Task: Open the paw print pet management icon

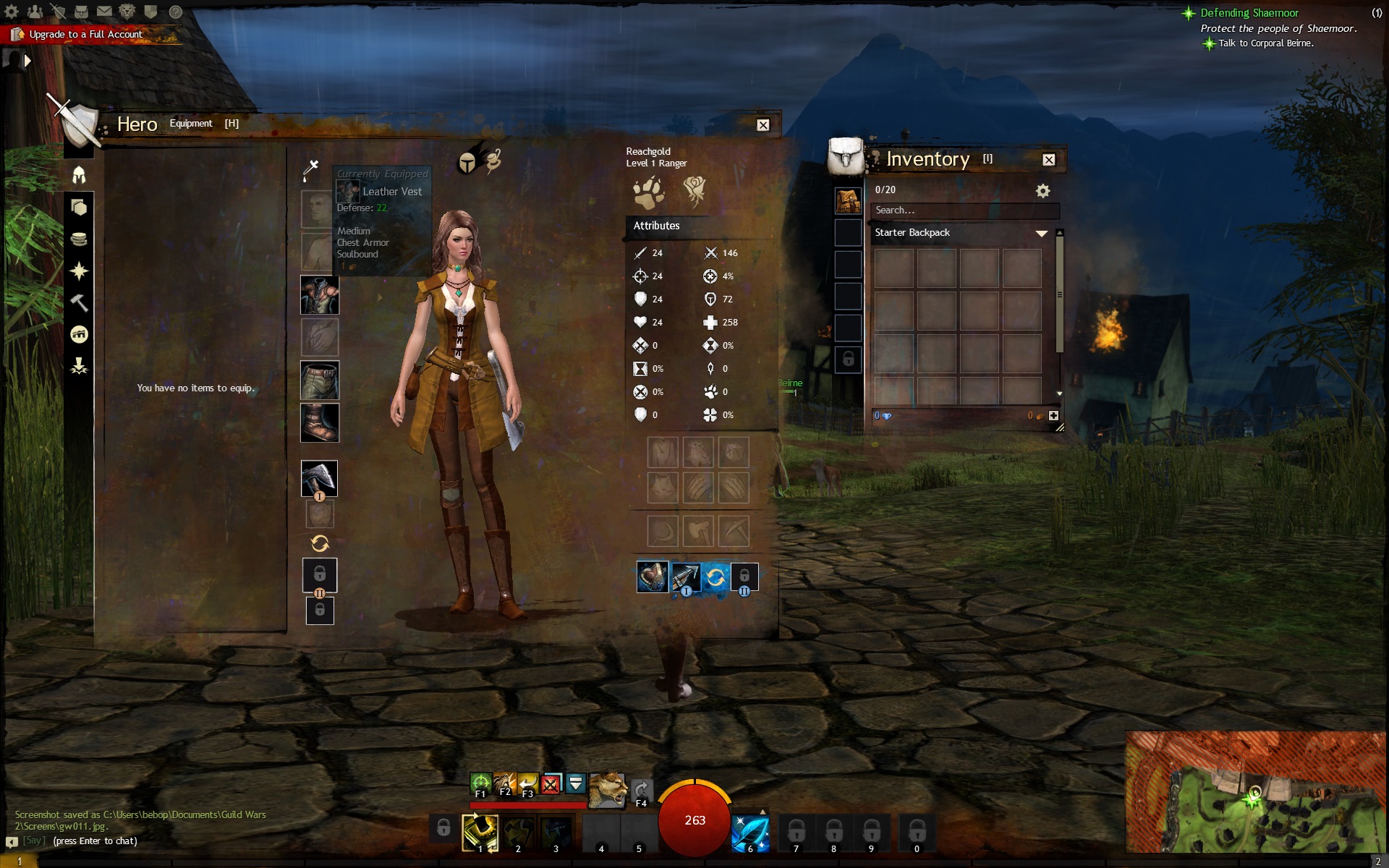Action: coord(647,192)
